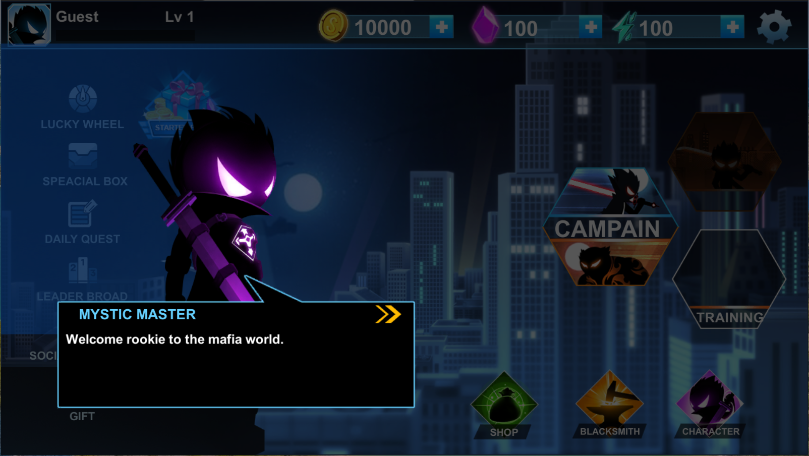Viewport: 809px width, 456px height.
Task: Advance dialogue with the yellow double arrow
Action: pyautogui.click(x=388, y=314)
